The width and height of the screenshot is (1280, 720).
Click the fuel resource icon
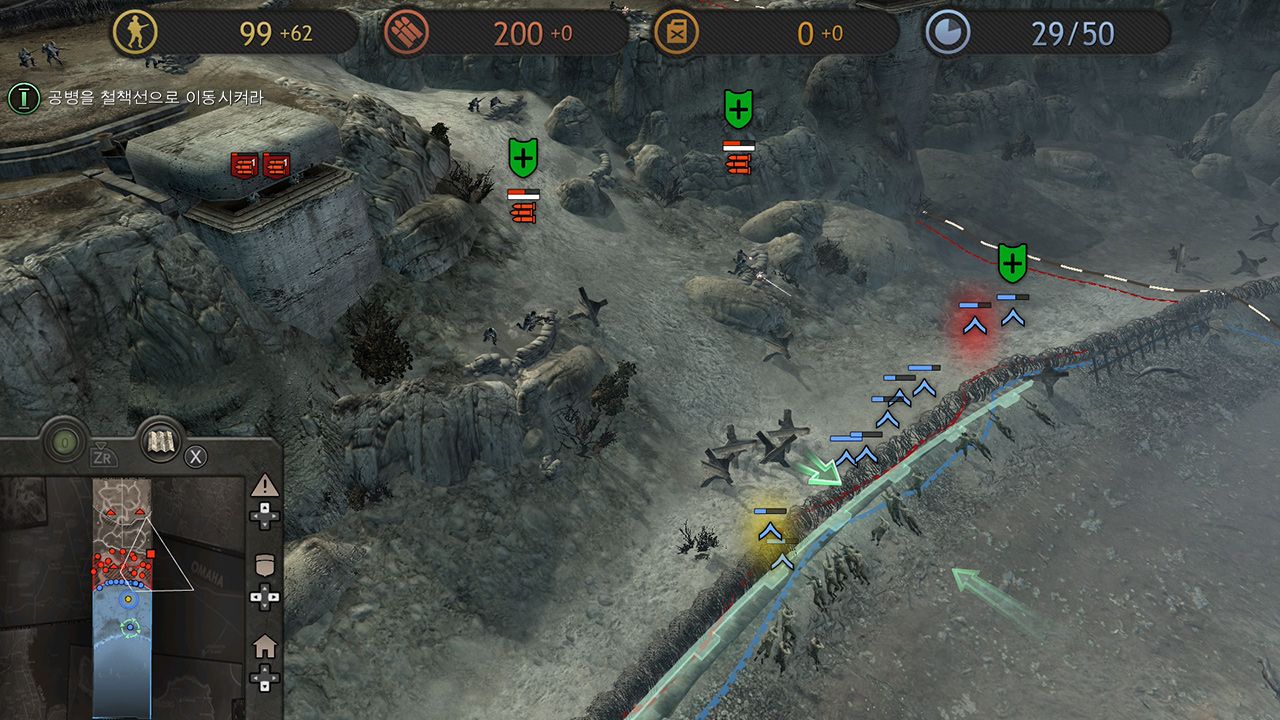676,31
